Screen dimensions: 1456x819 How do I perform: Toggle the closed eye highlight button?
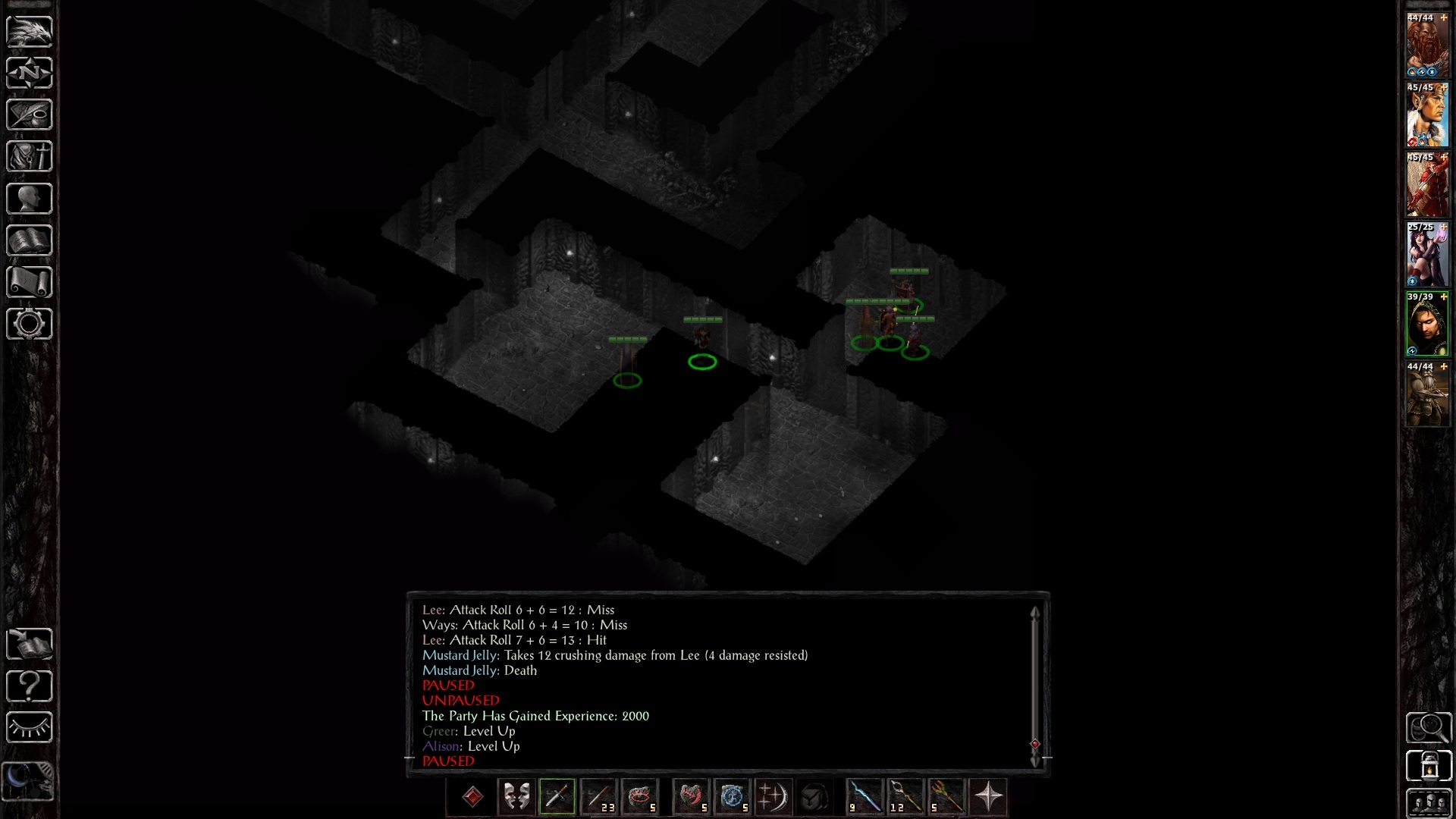pos(30,727)
